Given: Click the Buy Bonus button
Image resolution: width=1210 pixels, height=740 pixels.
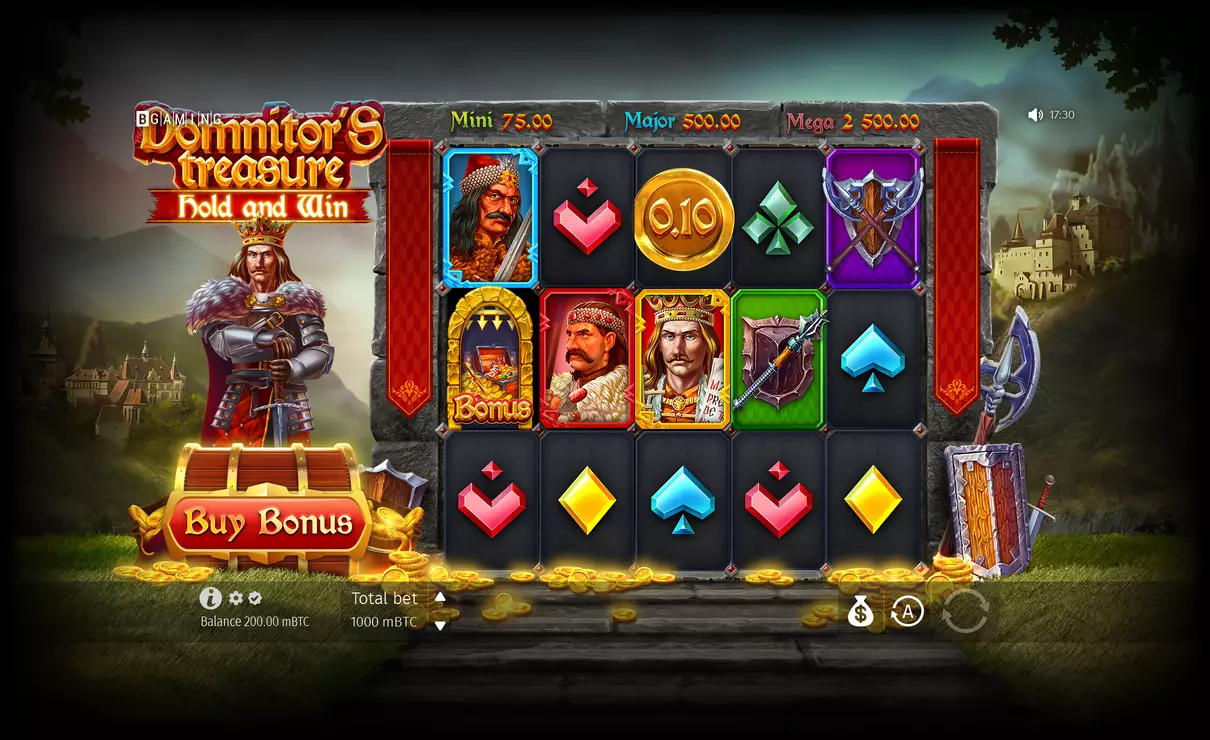Looking at the screenshot, I should click(x=268, y=522).
